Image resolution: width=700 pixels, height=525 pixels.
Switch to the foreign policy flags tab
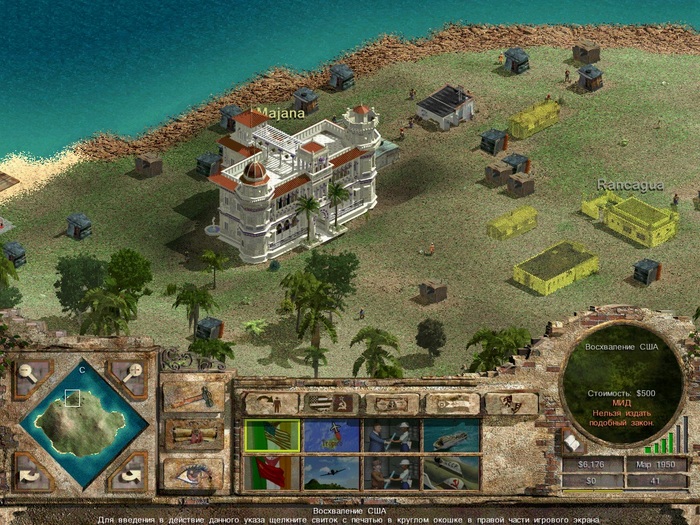331,403
